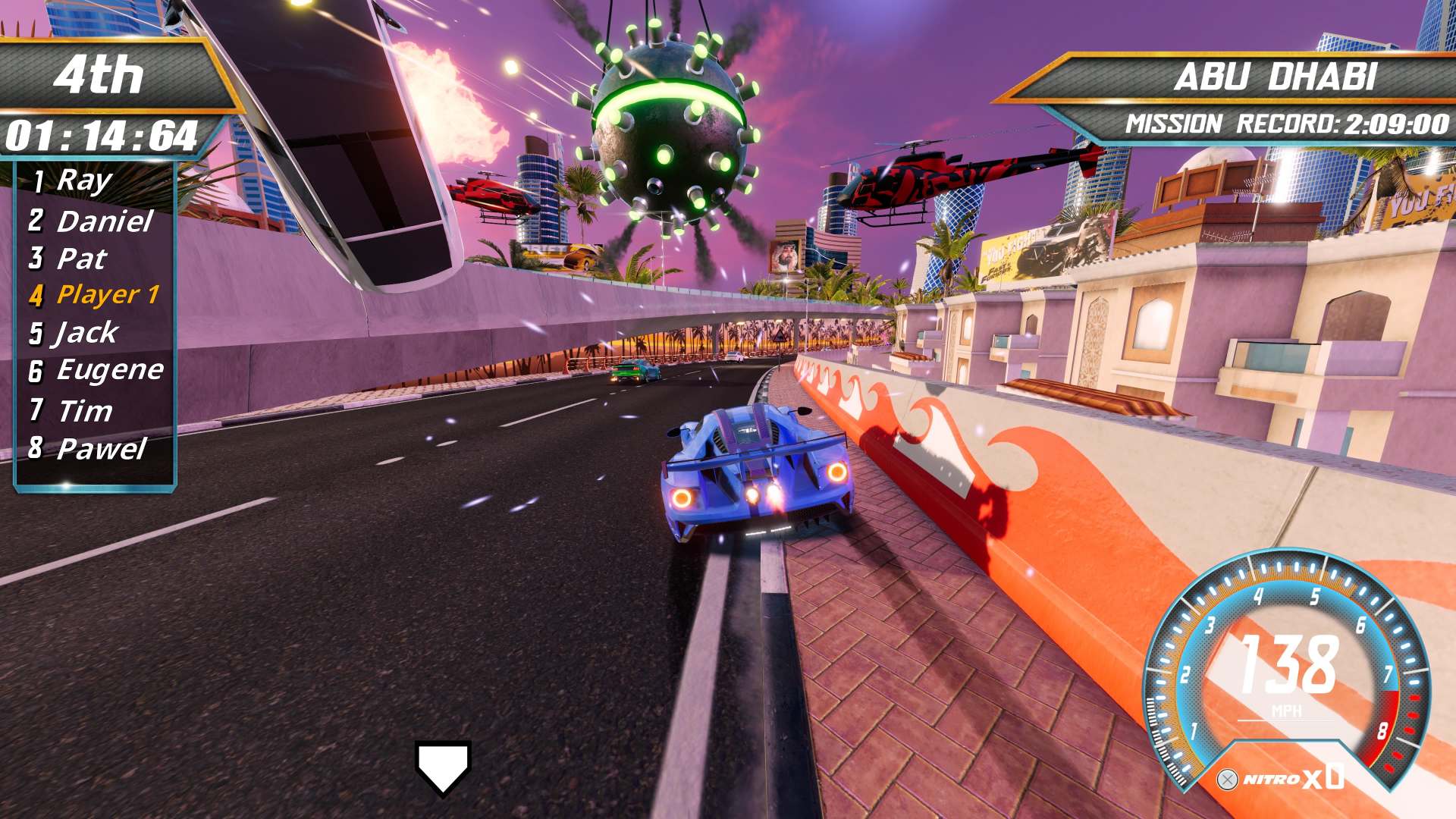
Task: Select Ray in the race standings
Action: (83, 180)
